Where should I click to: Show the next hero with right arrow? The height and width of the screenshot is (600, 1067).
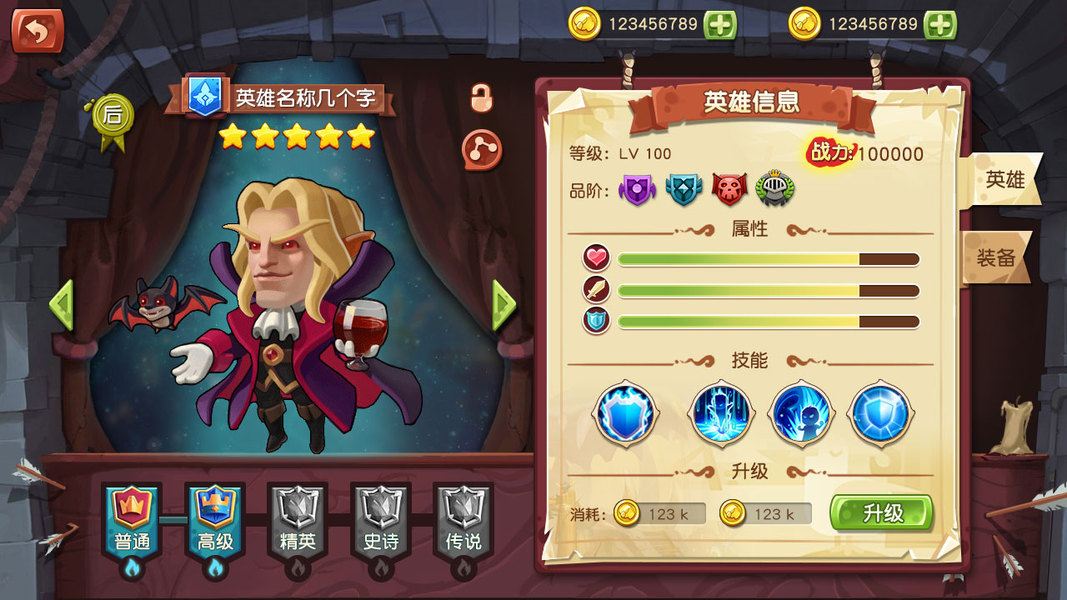tap(504, 305)
